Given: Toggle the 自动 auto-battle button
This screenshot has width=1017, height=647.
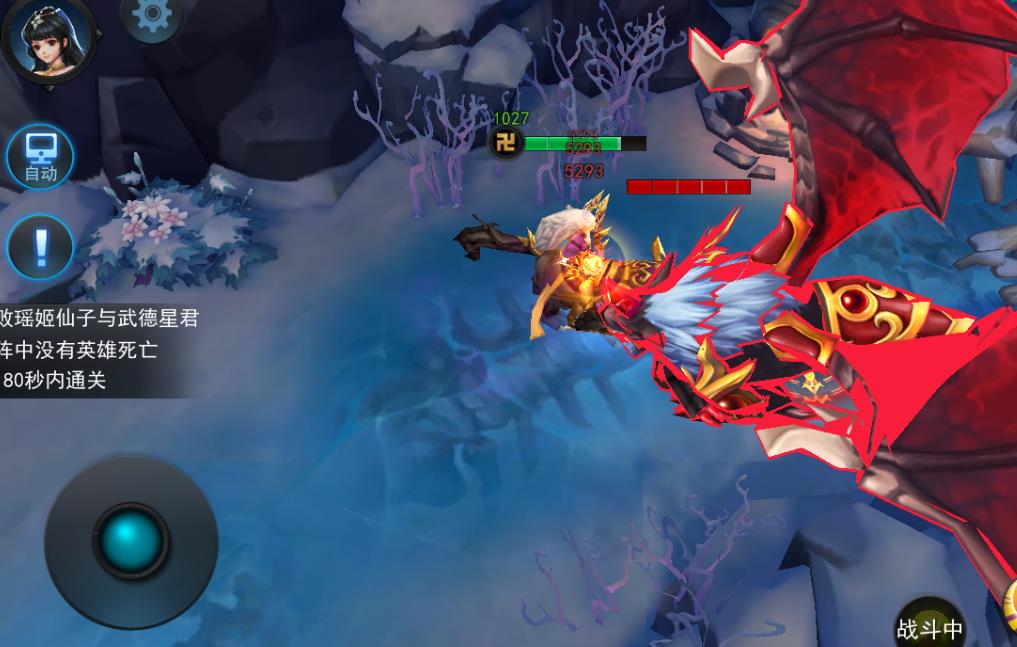Looking at the screenshot, I should (40, 157).
